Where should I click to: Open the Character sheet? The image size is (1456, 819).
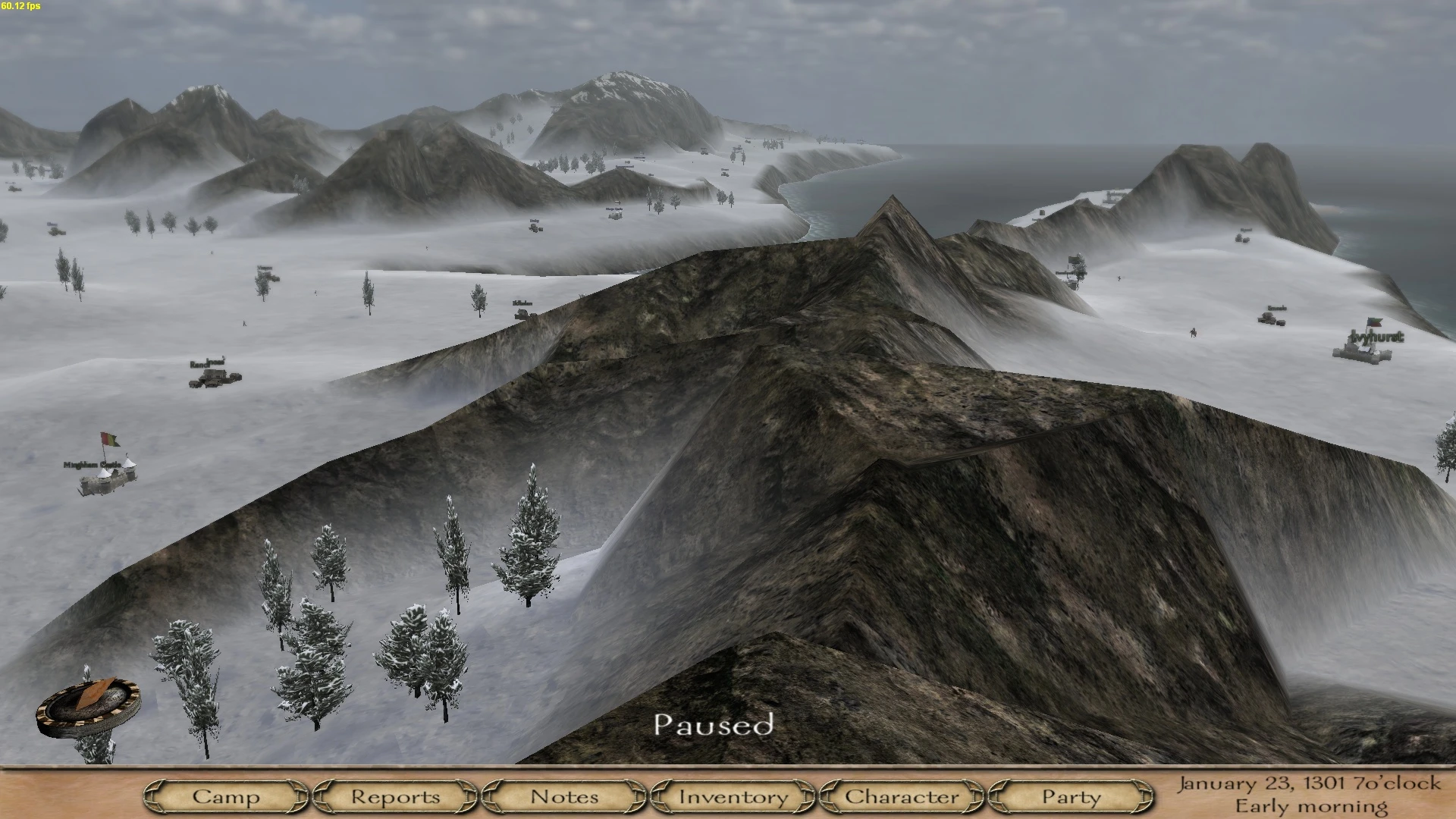tap(902, 797)
